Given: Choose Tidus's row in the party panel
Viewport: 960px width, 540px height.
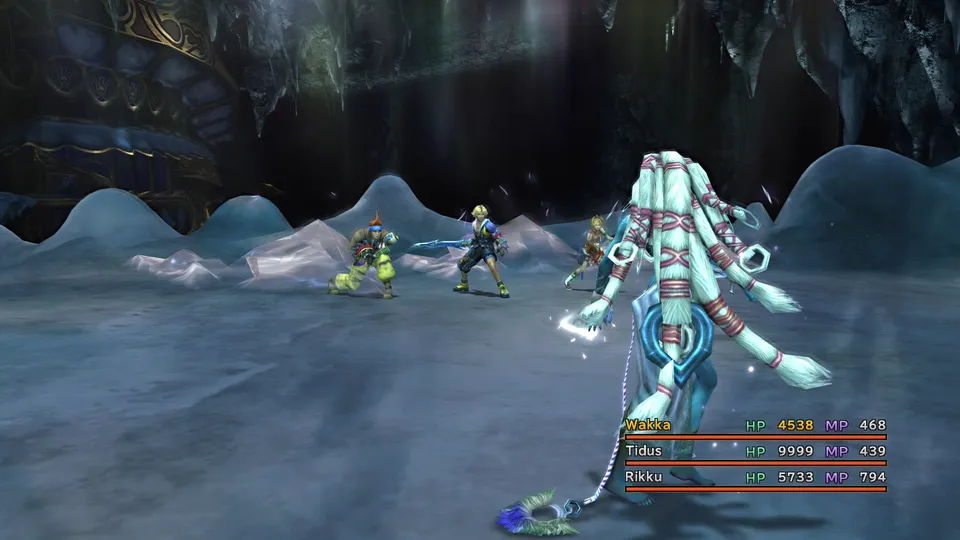Looking at the screenshot, I should coord(645,451).
